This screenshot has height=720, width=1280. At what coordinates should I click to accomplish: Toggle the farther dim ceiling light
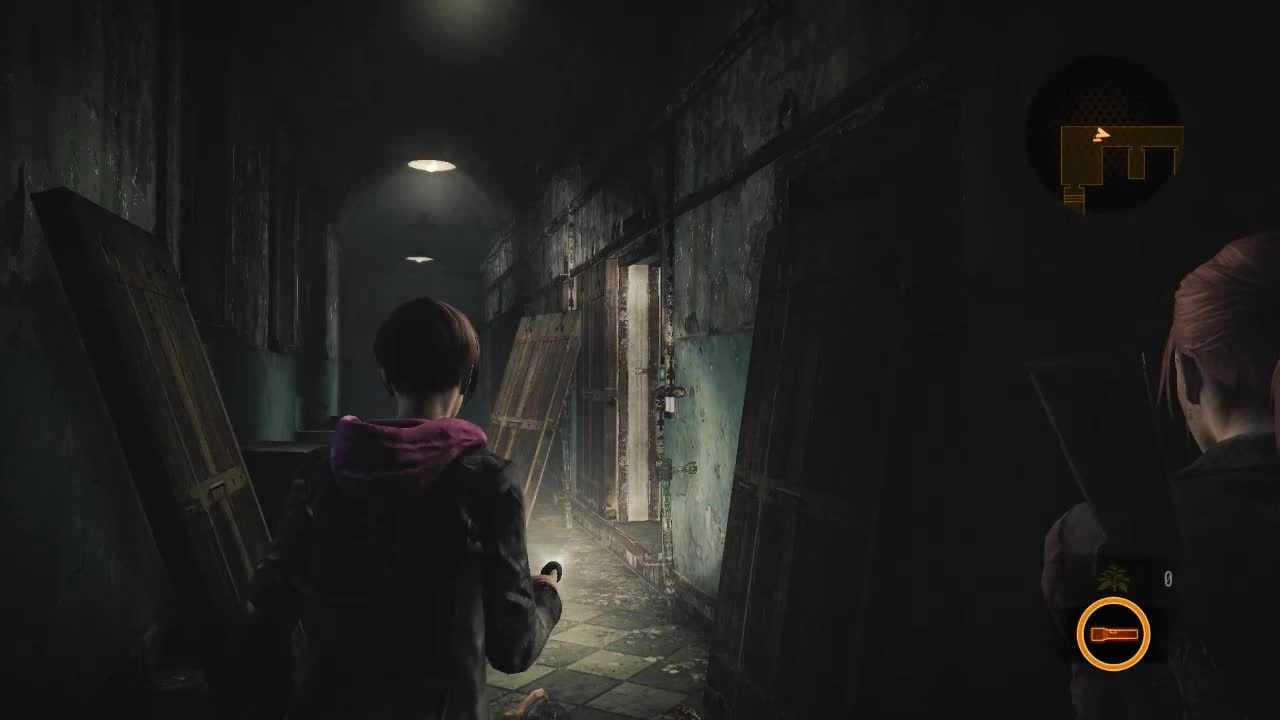[418, 258]
